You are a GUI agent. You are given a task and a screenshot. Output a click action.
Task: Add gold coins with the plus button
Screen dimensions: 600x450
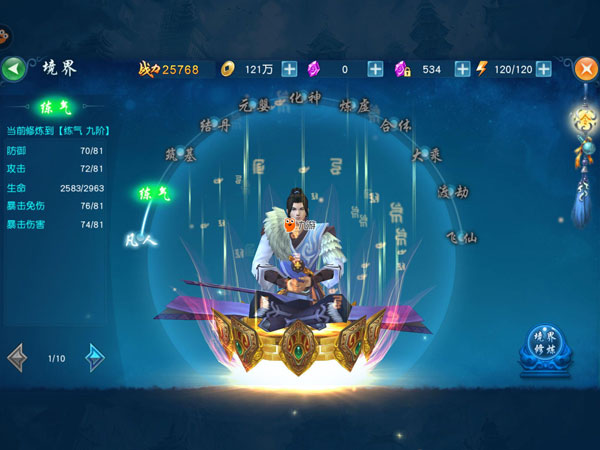pyautogui.click(x=289, y=69)
